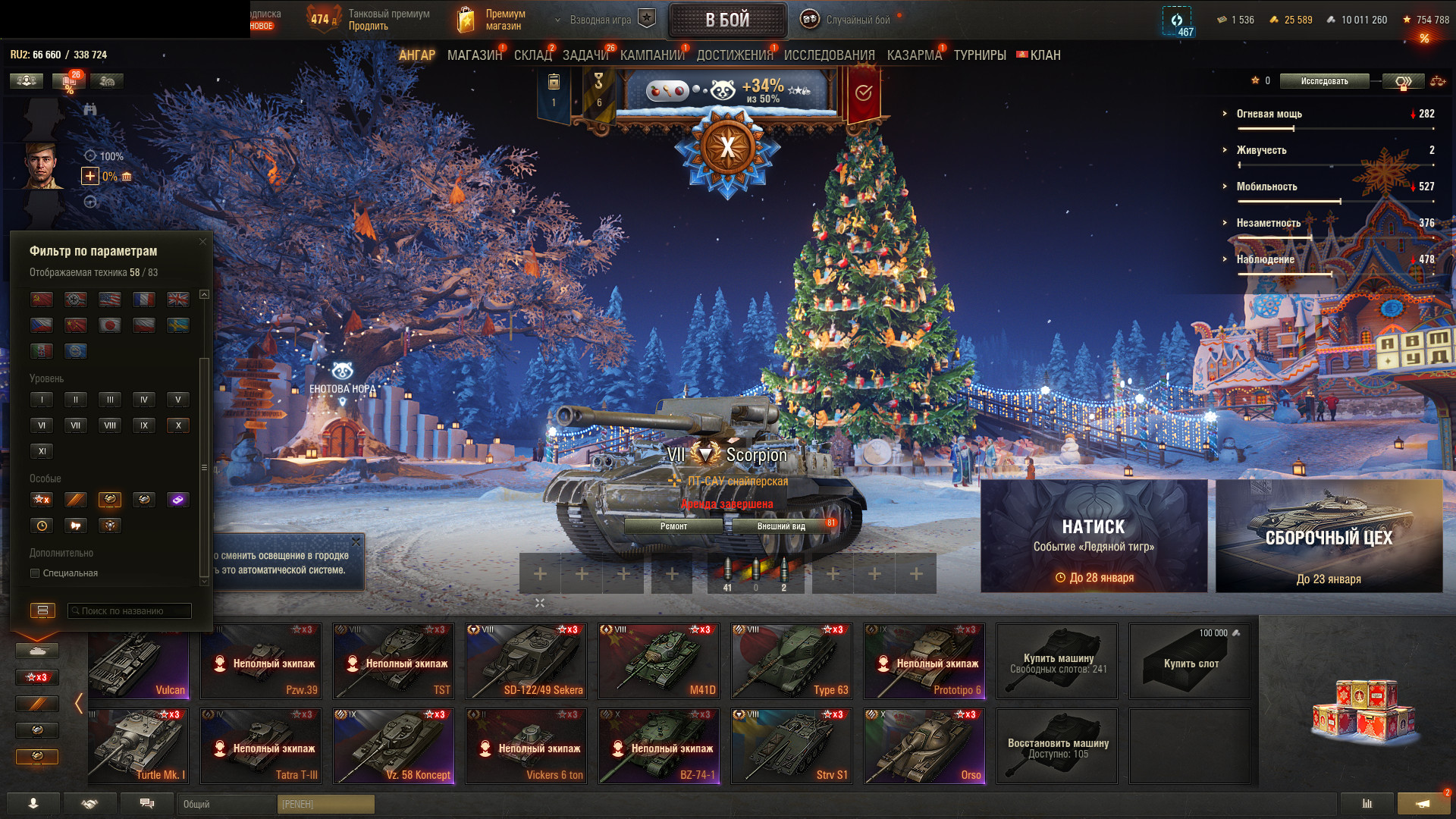Toggle the tier X filter button
Screen dimensions: 1456x819
point(178,425)
